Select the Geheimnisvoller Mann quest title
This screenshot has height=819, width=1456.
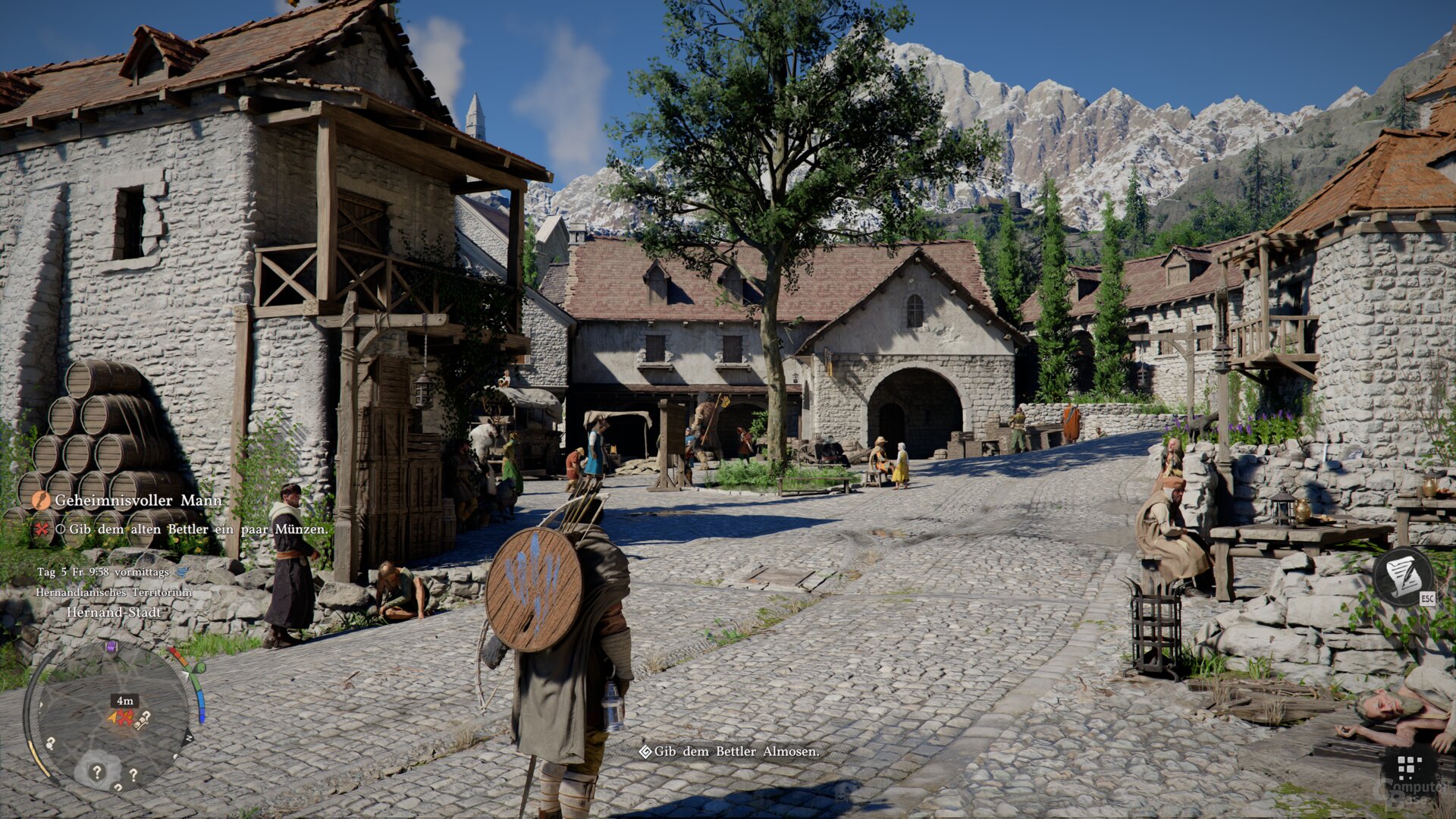[x=137, y=500]
